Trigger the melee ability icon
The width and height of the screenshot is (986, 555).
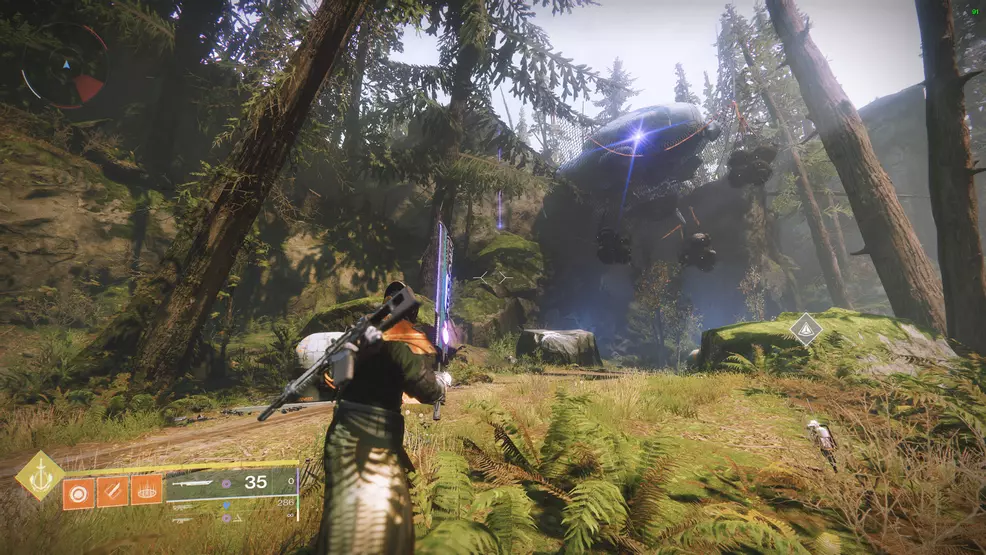(x=113, y=491)
